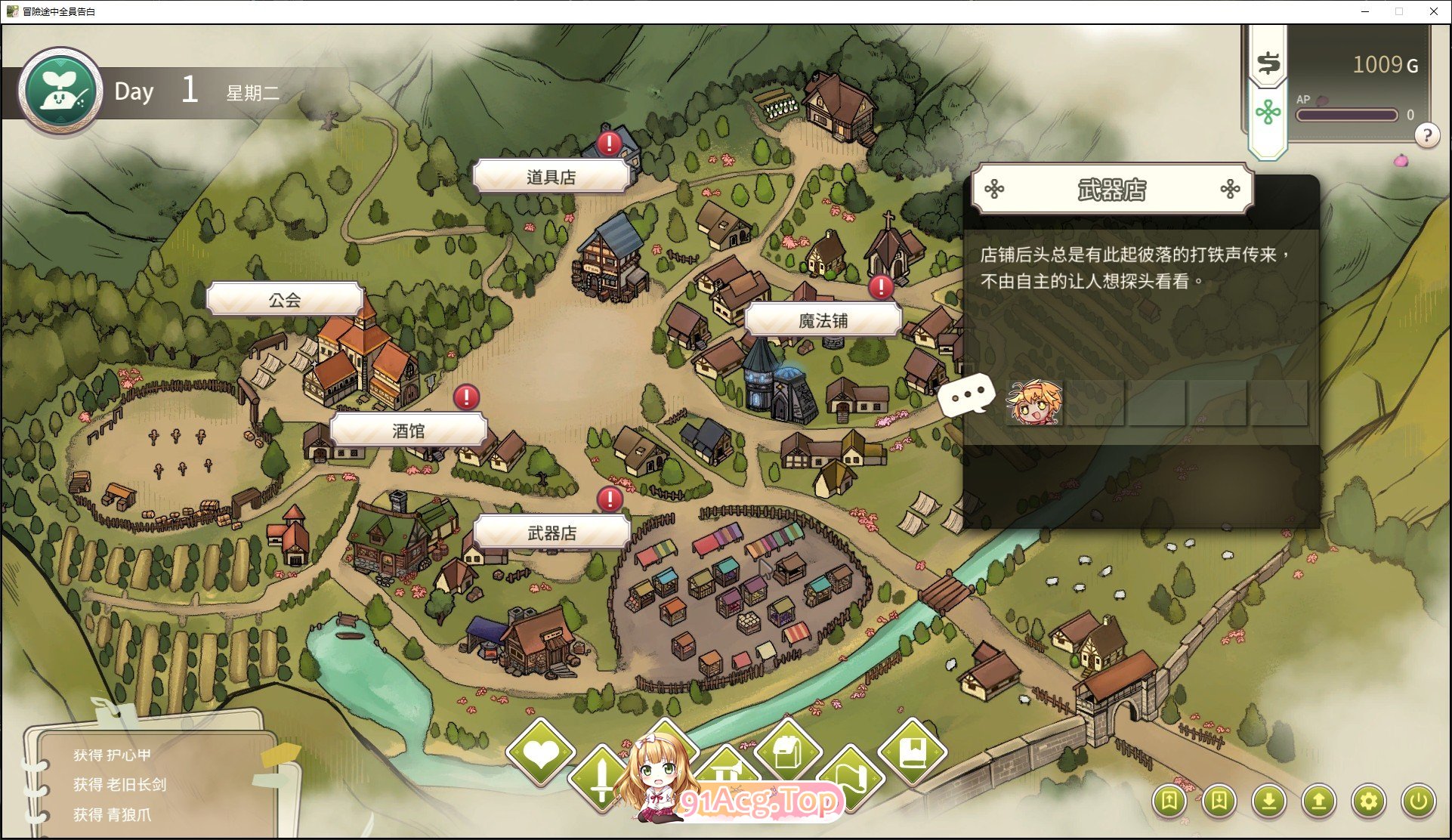Open the book journal menu
Image resolution: width=1452 pixels, height=840 pixels.
point(913,752)
